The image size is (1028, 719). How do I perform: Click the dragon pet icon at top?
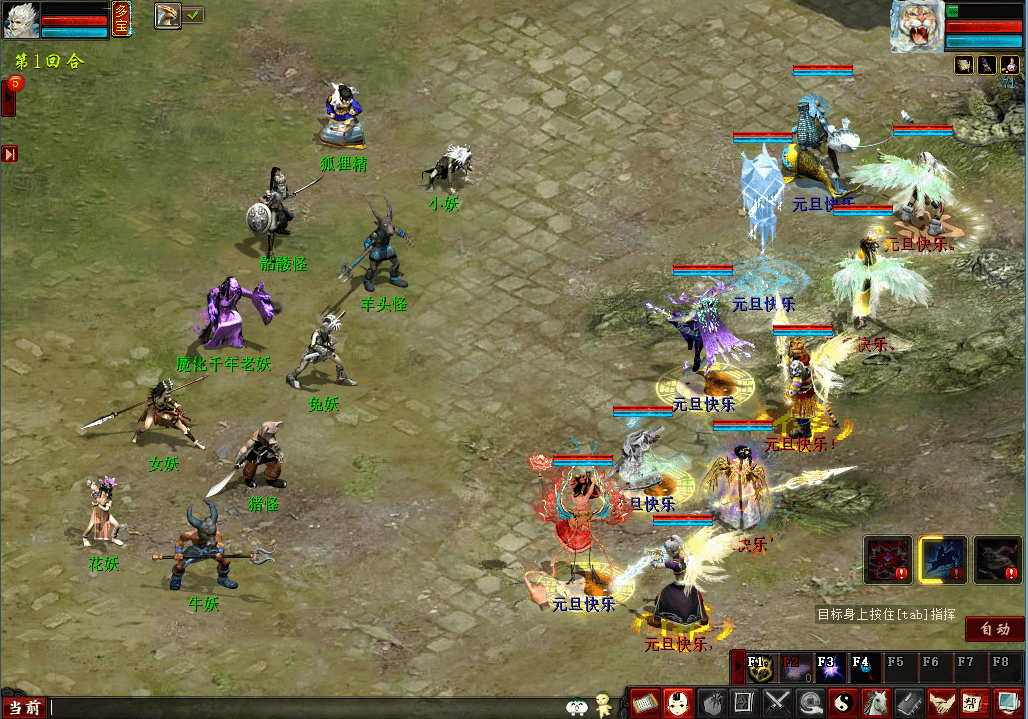tap(167, 15)
